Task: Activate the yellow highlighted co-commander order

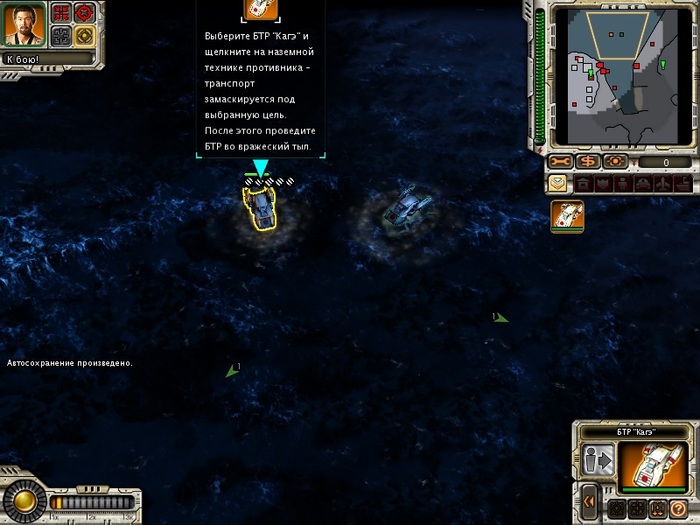Action: (84, 36)
